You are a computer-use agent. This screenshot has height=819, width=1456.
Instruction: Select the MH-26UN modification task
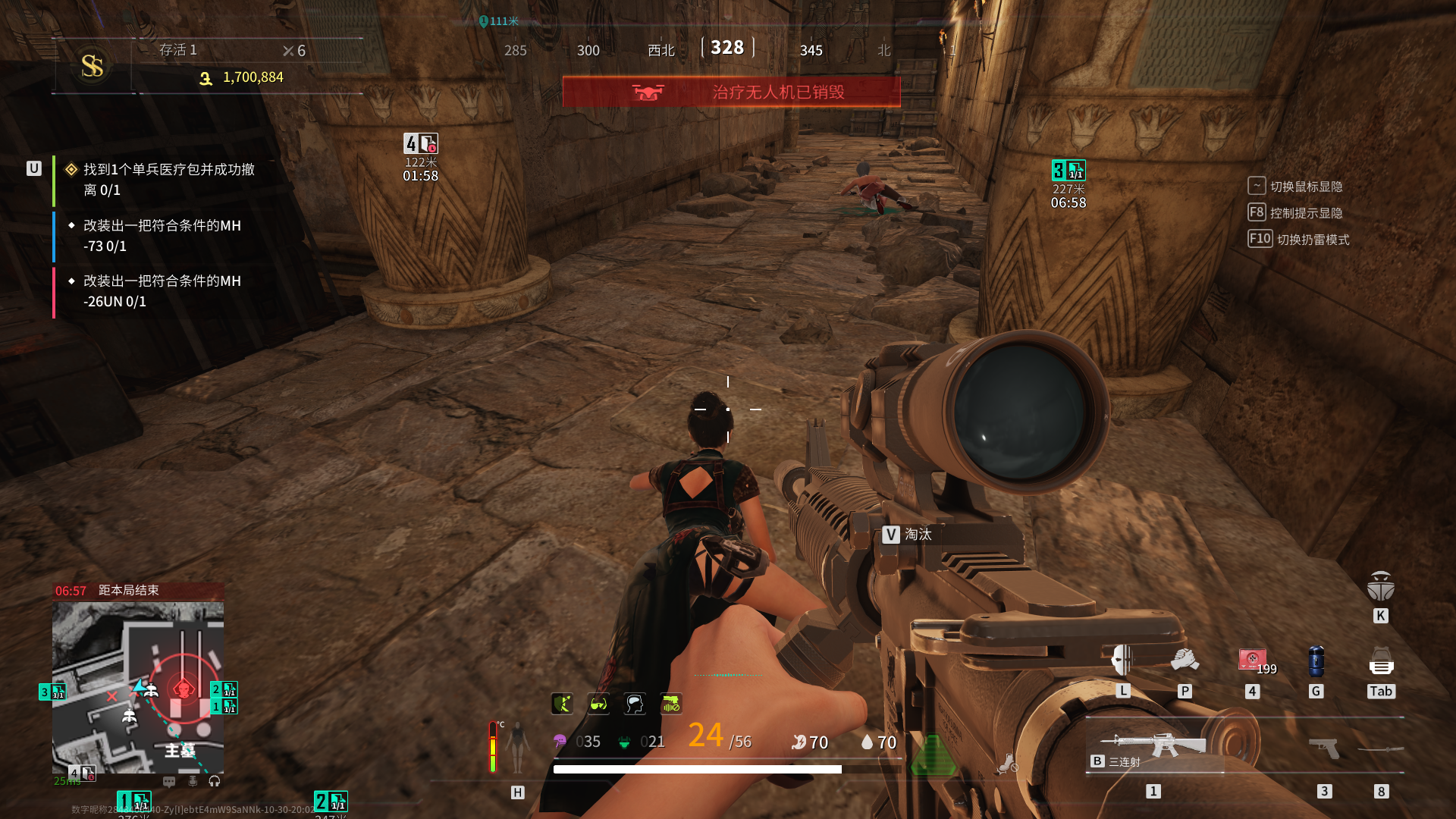click(162, 291)
